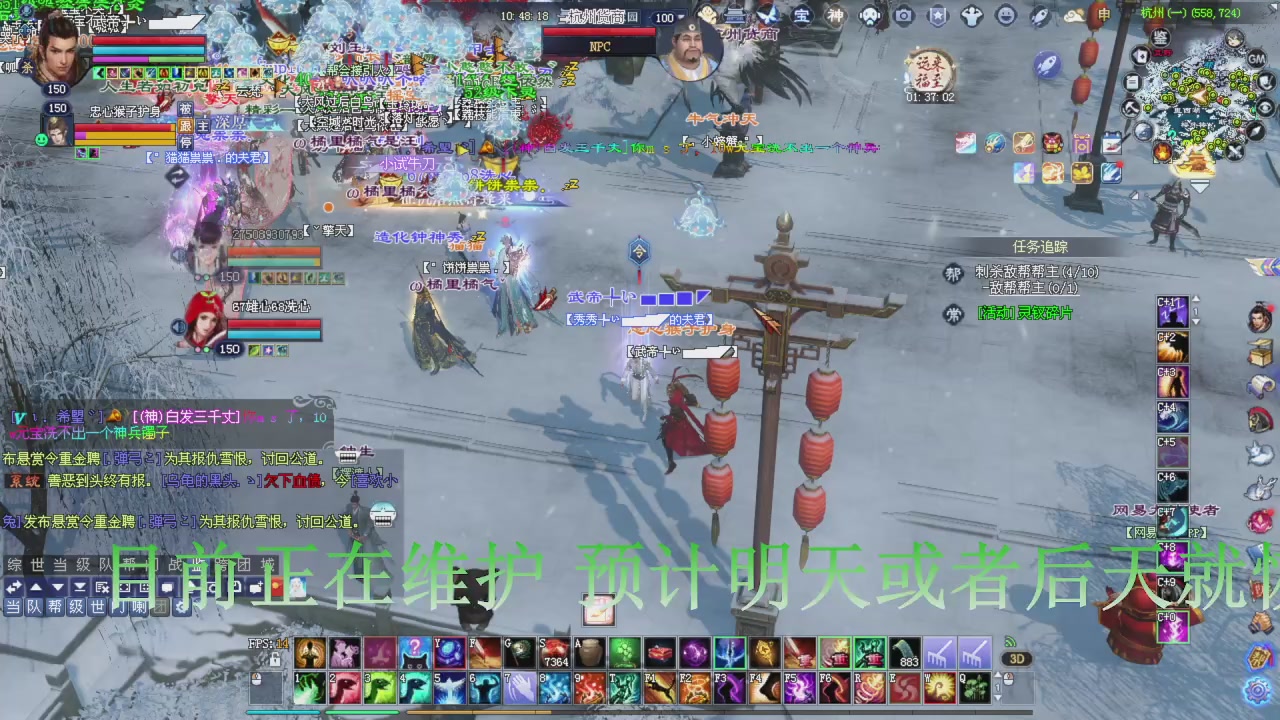Click the GM icon near the minimap
The height and width of the screenshot is (720, 1280).
pos(1256,59)
